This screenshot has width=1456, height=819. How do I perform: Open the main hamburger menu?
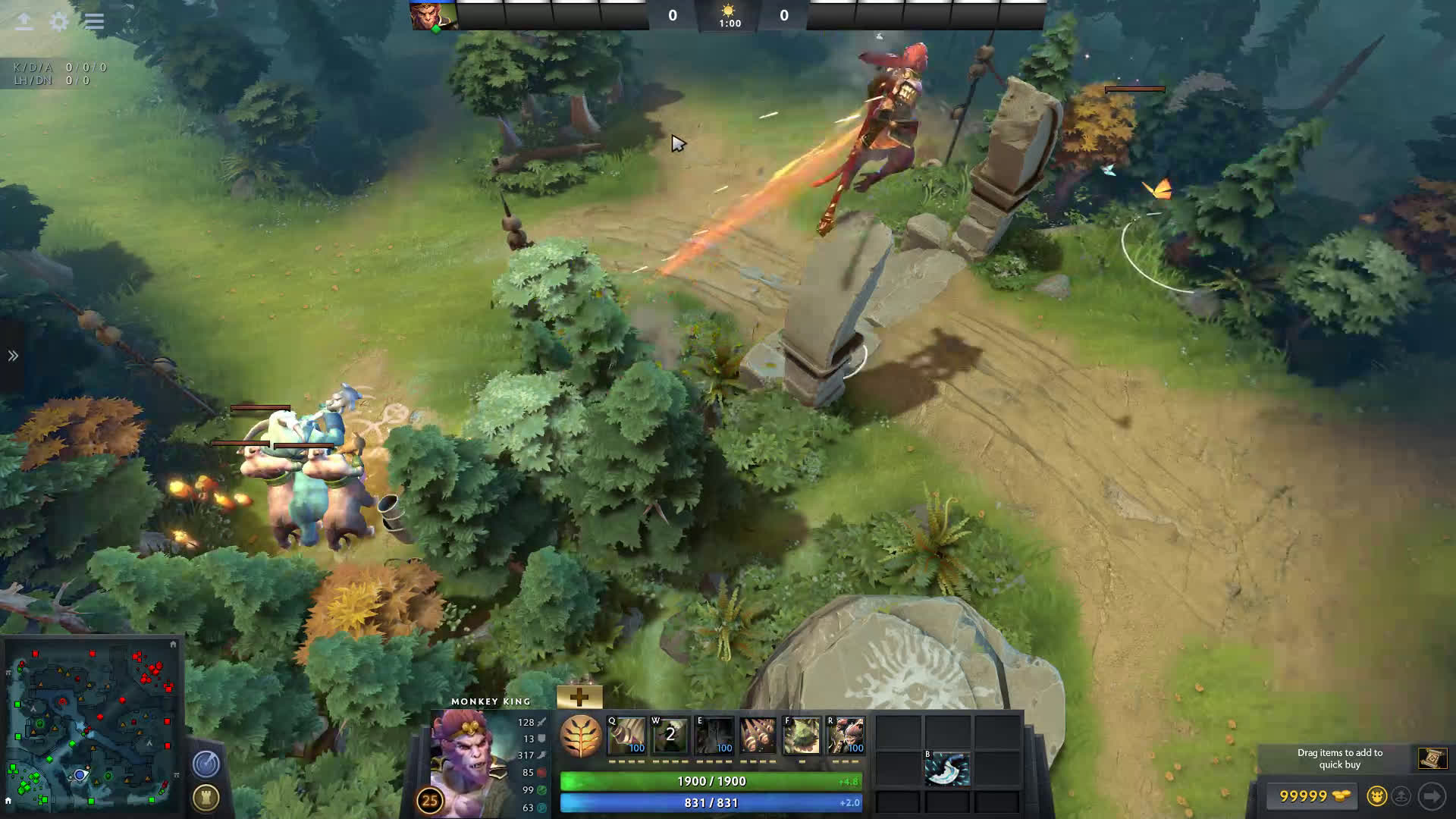tap(94, 21)
